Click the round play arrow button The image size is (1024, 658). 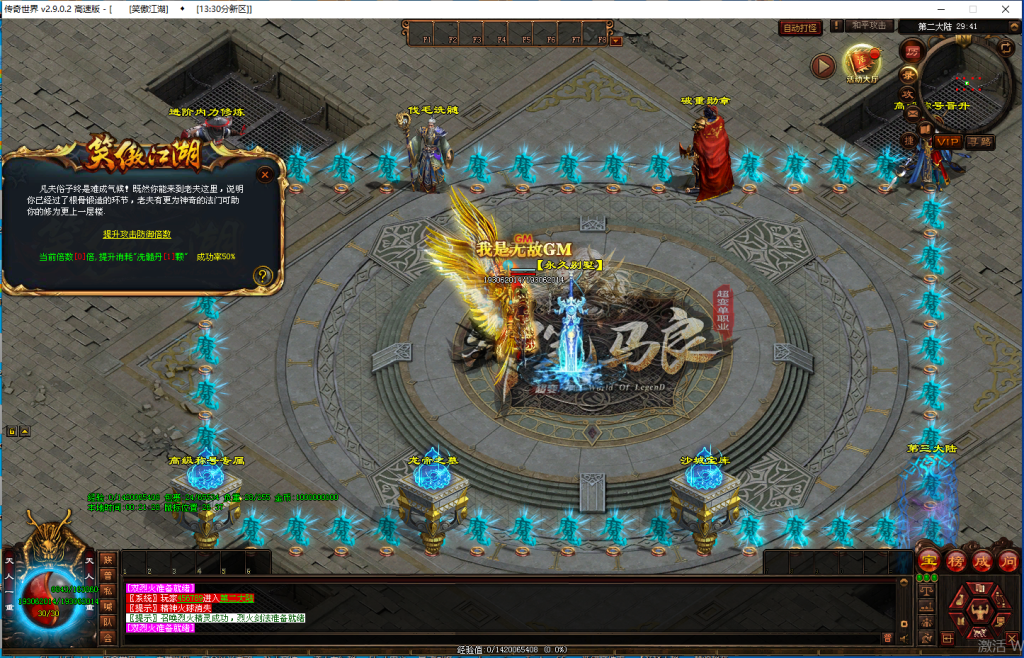(x=822, y=66)
